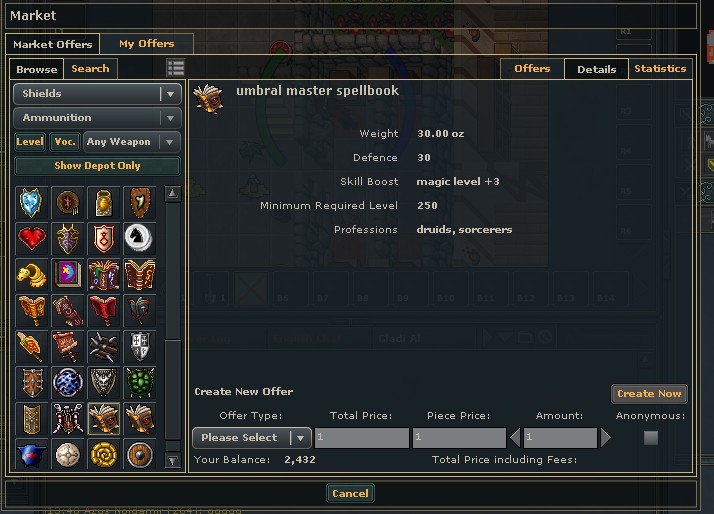Click the Piece Price input field

click(459, 438)
